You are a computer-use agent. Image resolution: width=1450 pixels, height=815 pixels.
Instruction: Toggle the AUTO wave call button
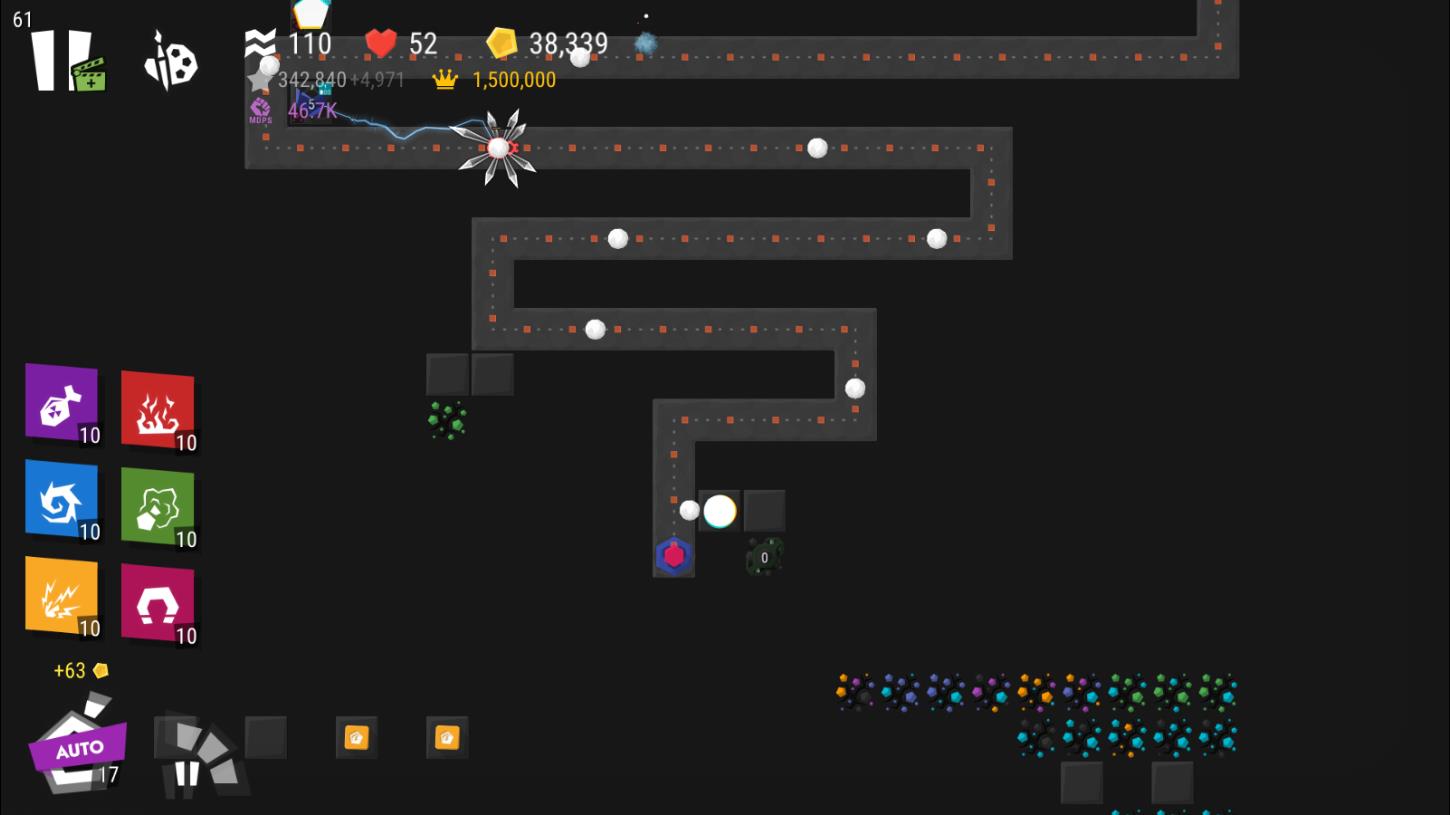pos(76,745)
